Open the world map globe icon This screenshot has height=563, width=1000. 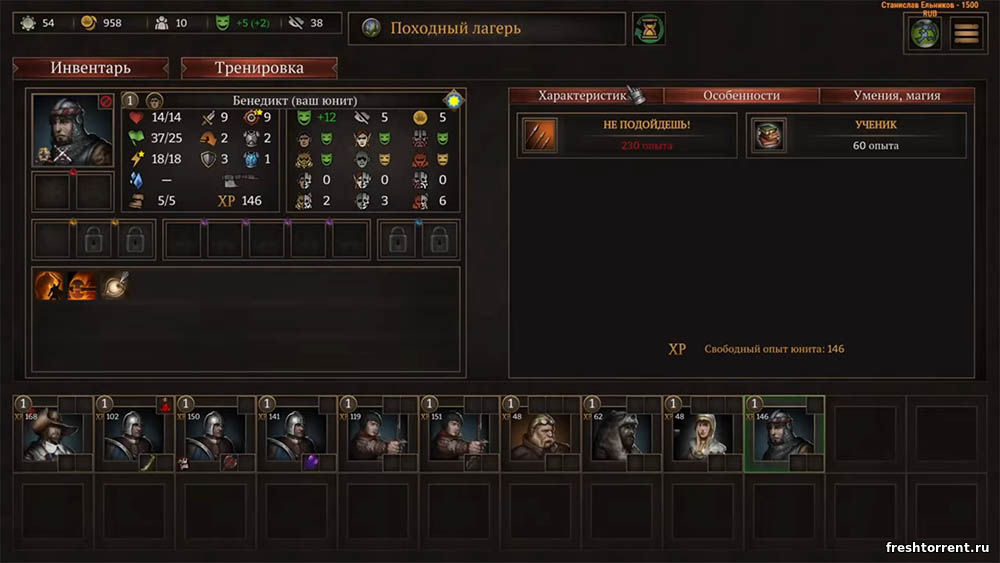[x=924, y=33]
